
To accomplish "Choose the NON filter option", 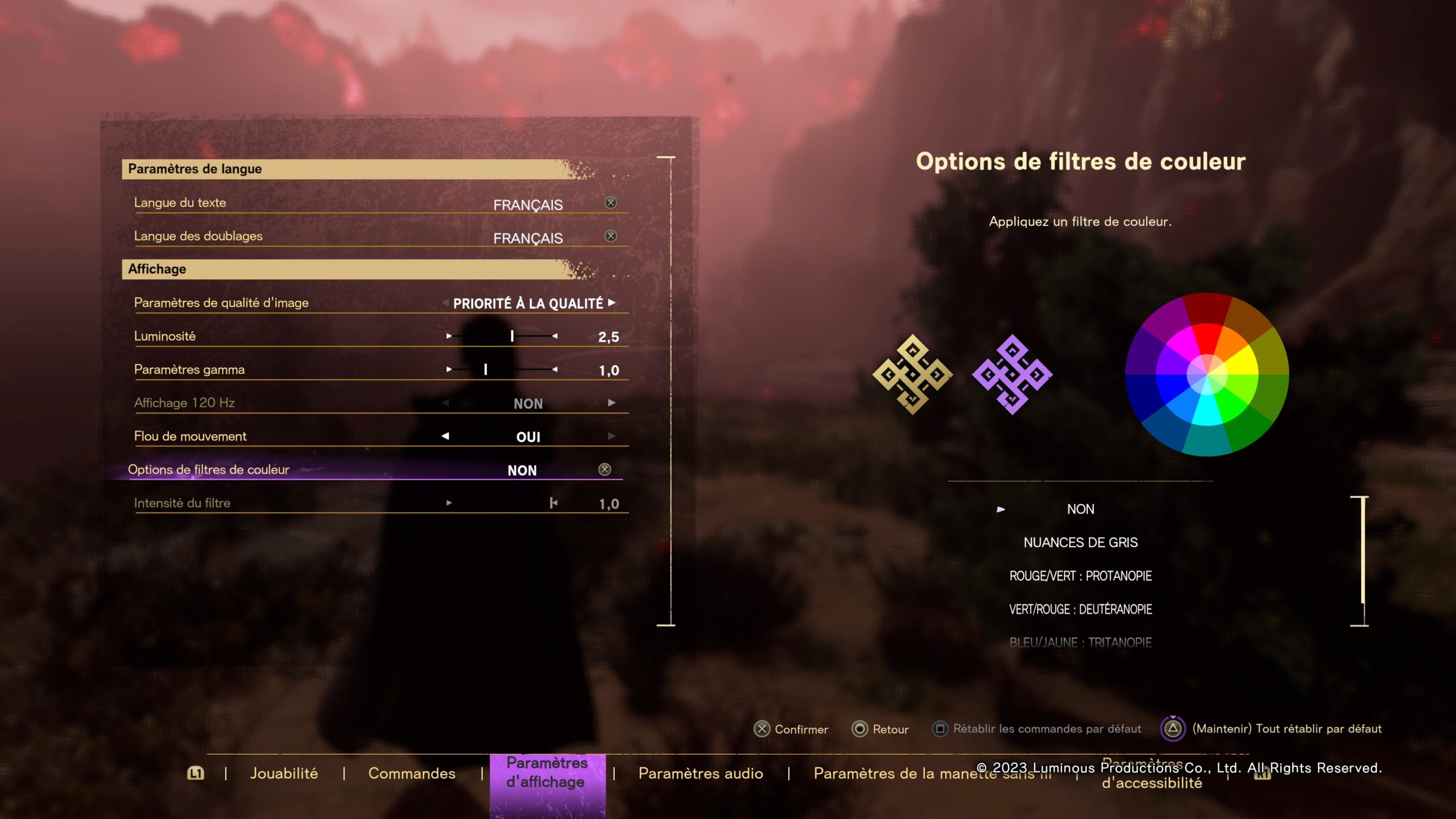I will pos(1080,509).
